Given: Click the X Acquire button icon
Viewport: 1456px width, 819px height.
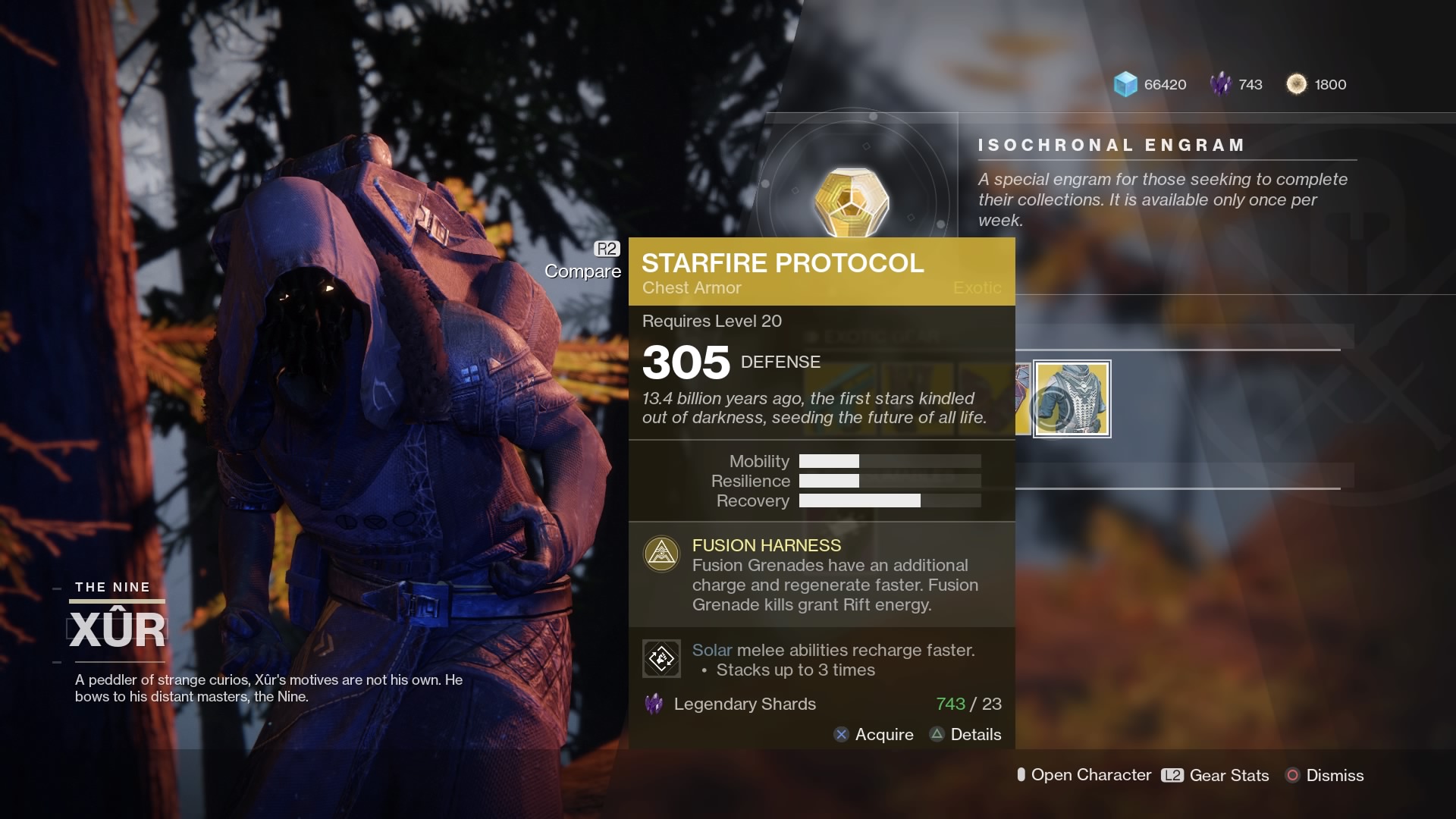Looking at the screenshot, I should 839,734.
